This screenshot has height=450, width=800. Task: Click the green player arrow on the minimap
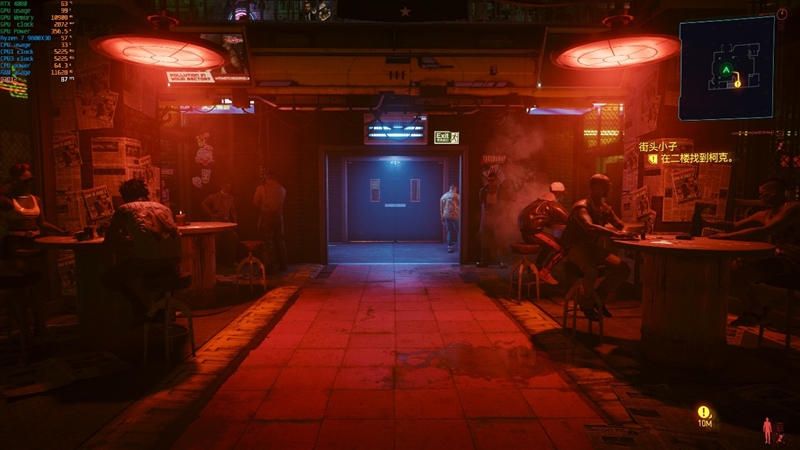(723, 70)
